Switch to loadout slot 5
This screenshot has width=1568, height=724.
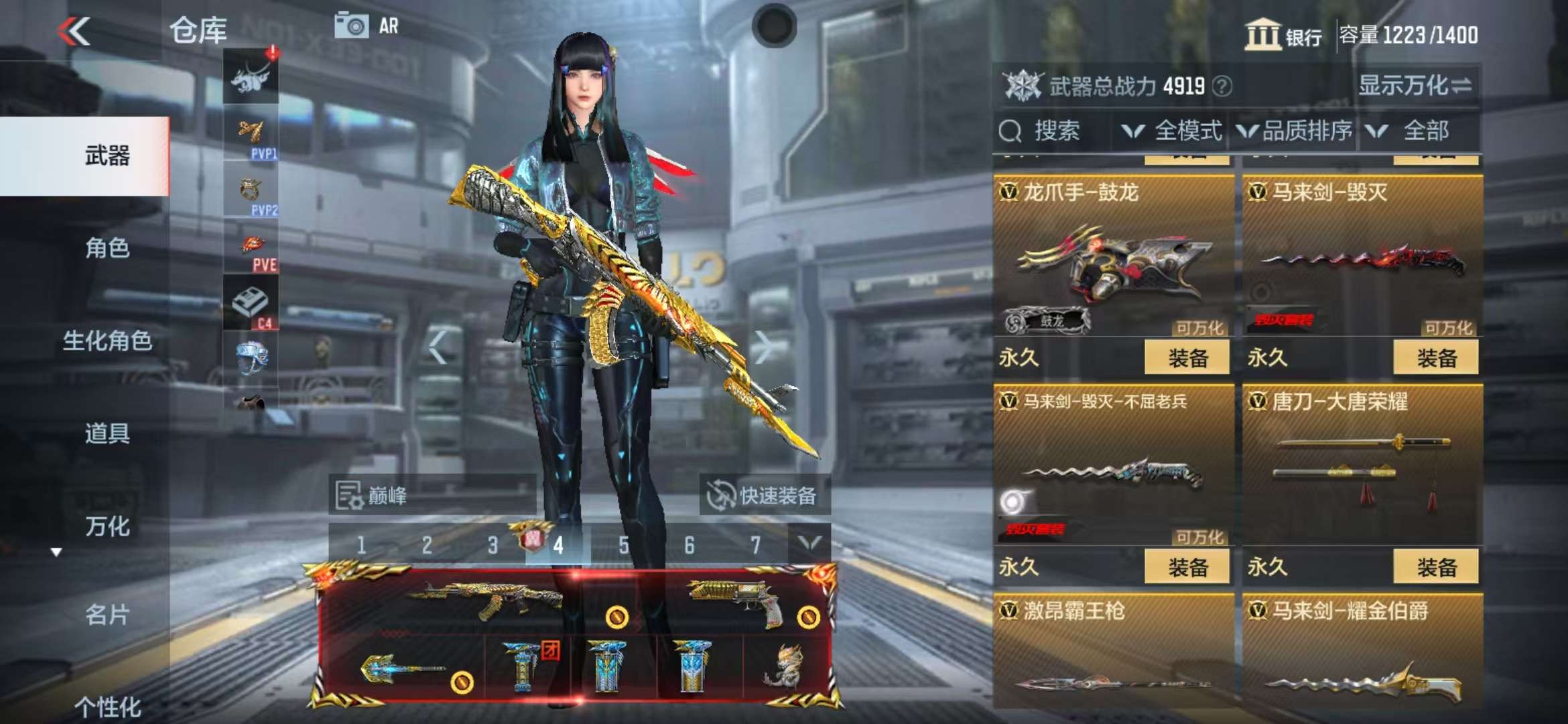(624, 545)
